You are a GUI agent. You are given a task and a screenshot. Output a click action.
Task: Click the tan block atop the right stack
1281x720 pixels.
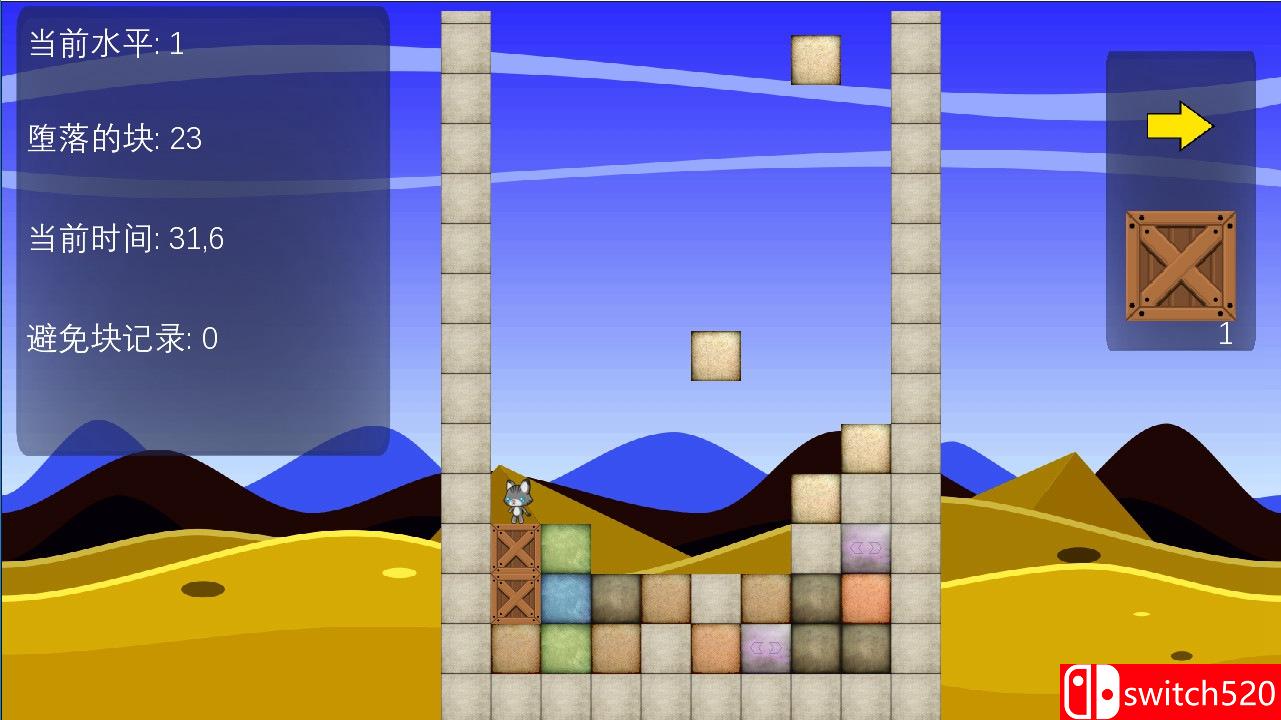point(865,448)
